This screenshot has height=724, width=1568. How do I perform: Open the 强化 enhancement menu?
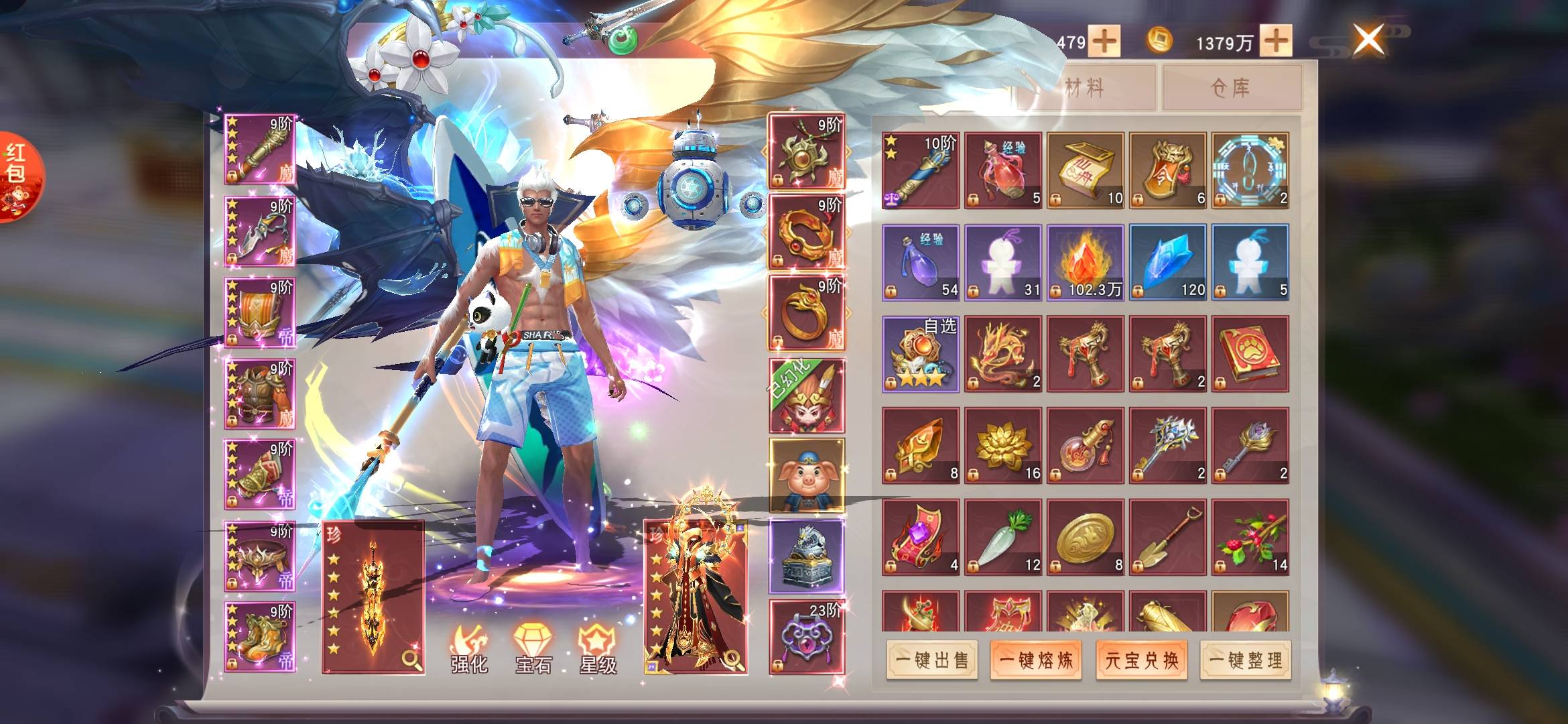coord(468,649)
